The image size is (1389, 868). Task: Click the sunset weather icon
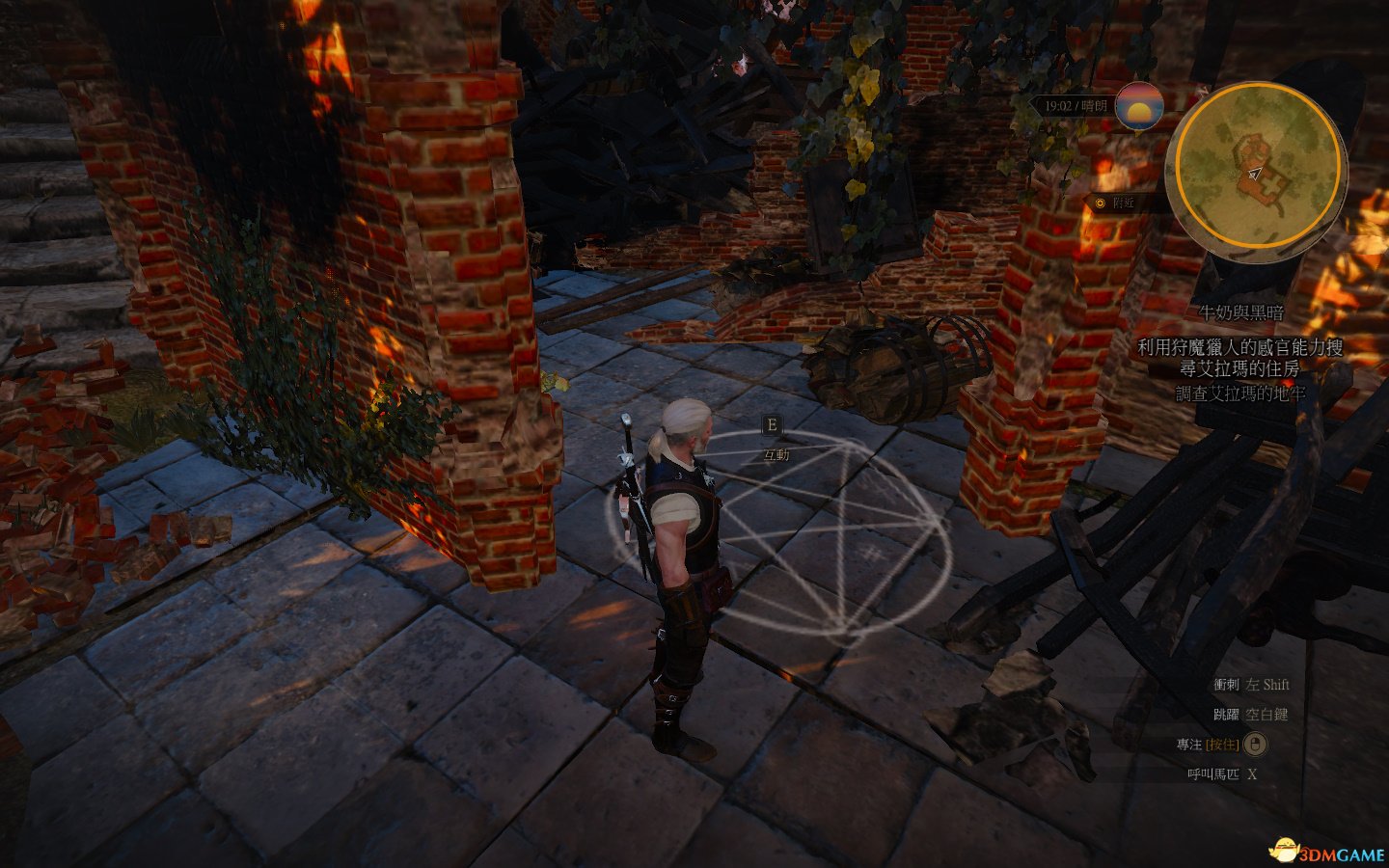pyautogui.click(x=1138, y=107)
